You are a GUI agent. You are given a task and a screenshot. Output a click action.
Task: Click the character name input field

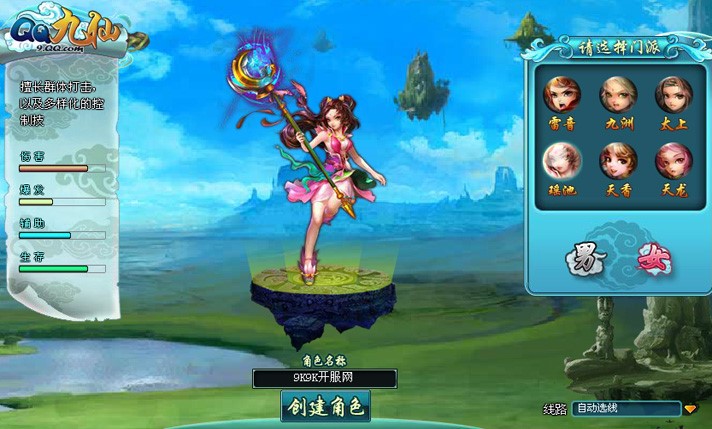coord(324,378)
